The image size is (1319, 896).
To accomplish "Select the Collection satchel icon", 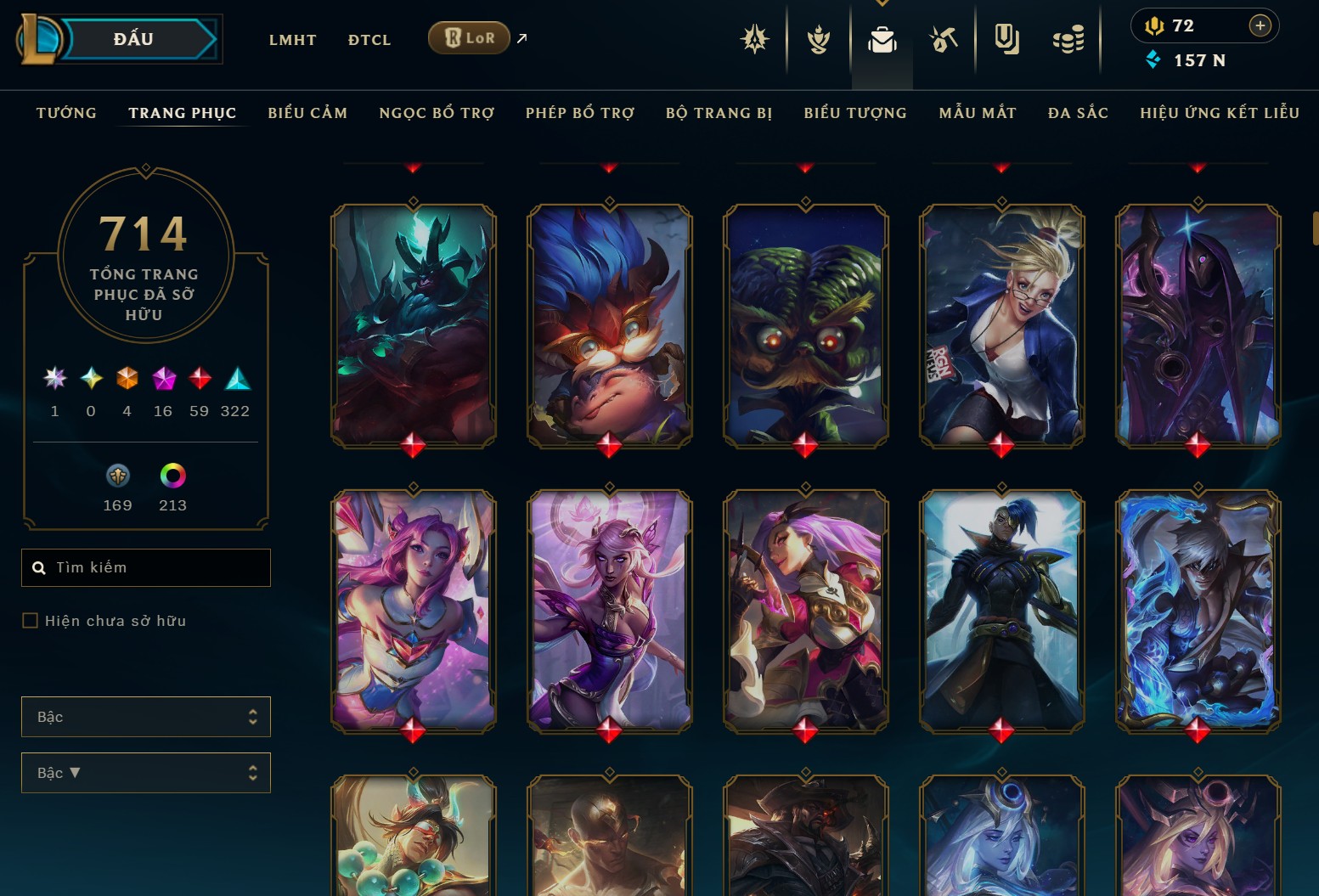I will click(x=882, y=38).
